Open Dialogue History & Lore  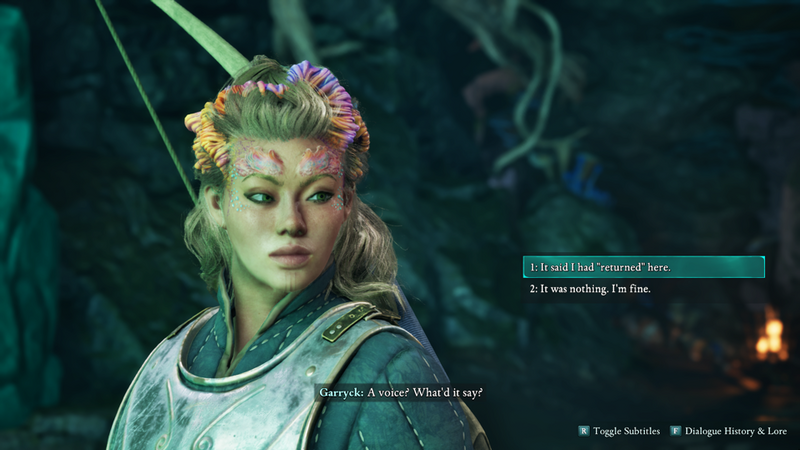click(732, 431)
